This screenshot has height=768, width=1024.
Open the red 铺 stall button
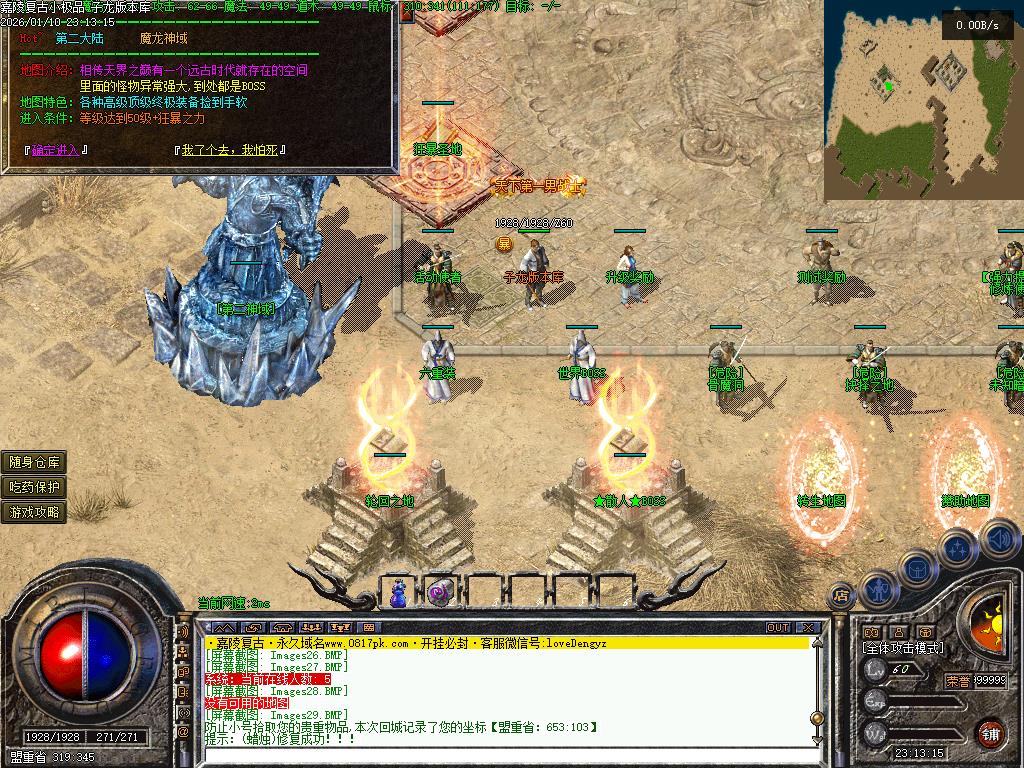pos(990,732)
